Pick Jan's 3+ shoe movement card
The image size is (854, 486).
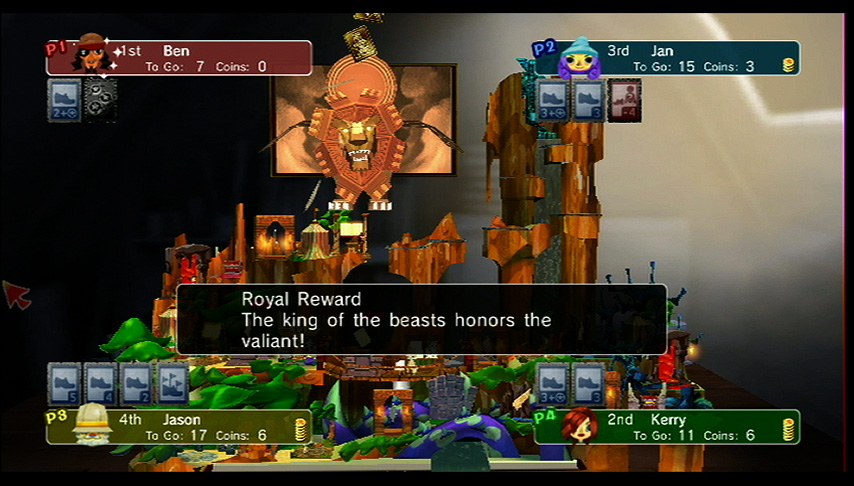click(x=552, y=100)
